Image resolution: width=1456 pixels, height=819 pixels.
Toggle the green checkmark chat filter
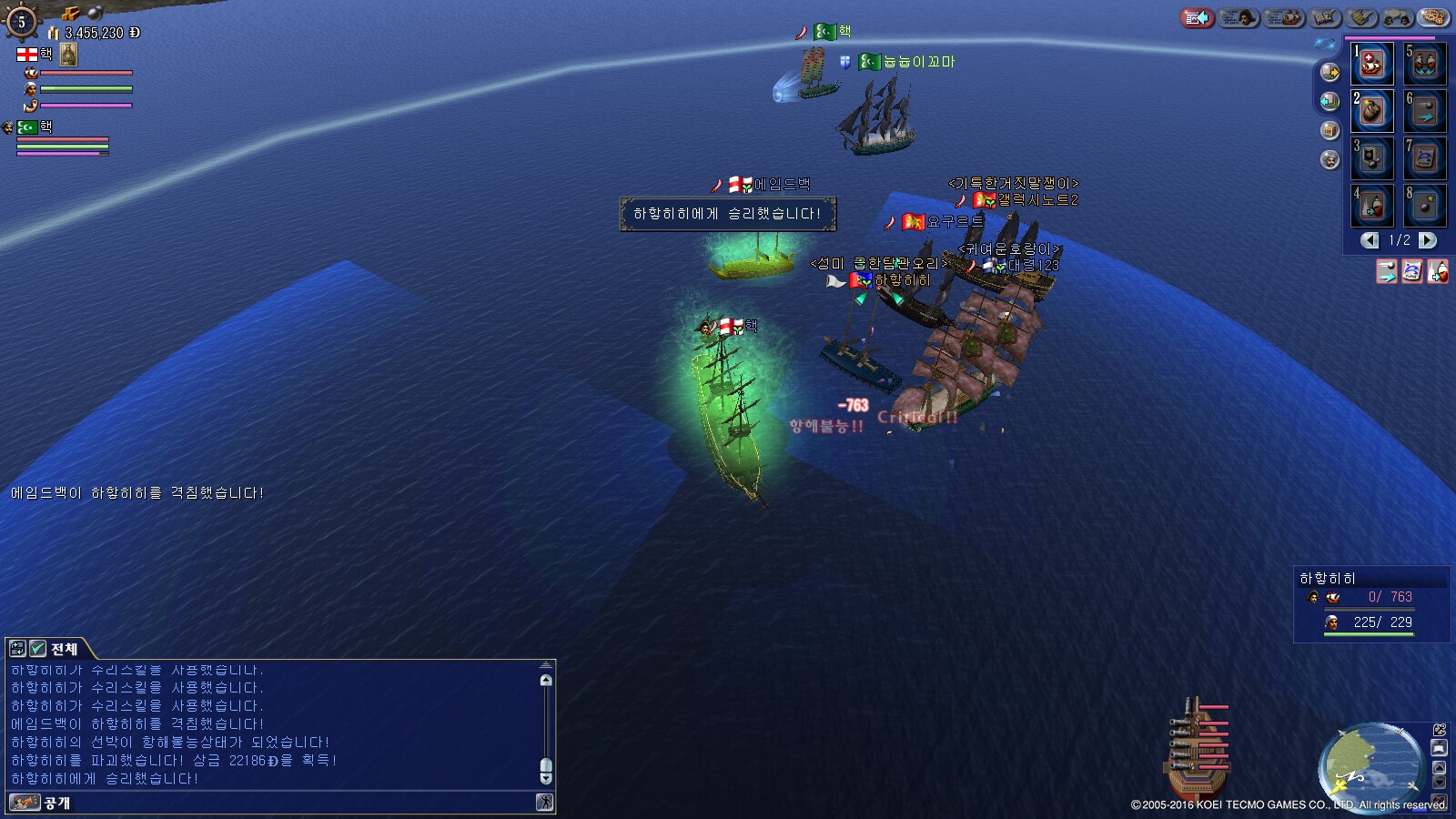coord(37,649)
